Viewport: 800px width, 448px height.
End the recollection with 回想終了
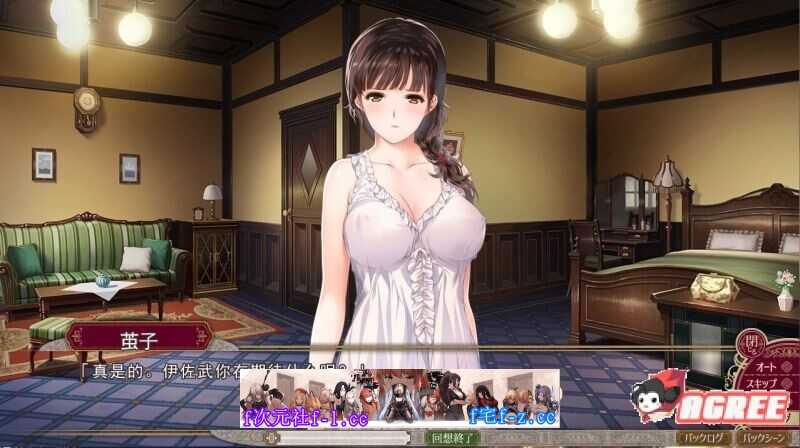coord(450,437)
